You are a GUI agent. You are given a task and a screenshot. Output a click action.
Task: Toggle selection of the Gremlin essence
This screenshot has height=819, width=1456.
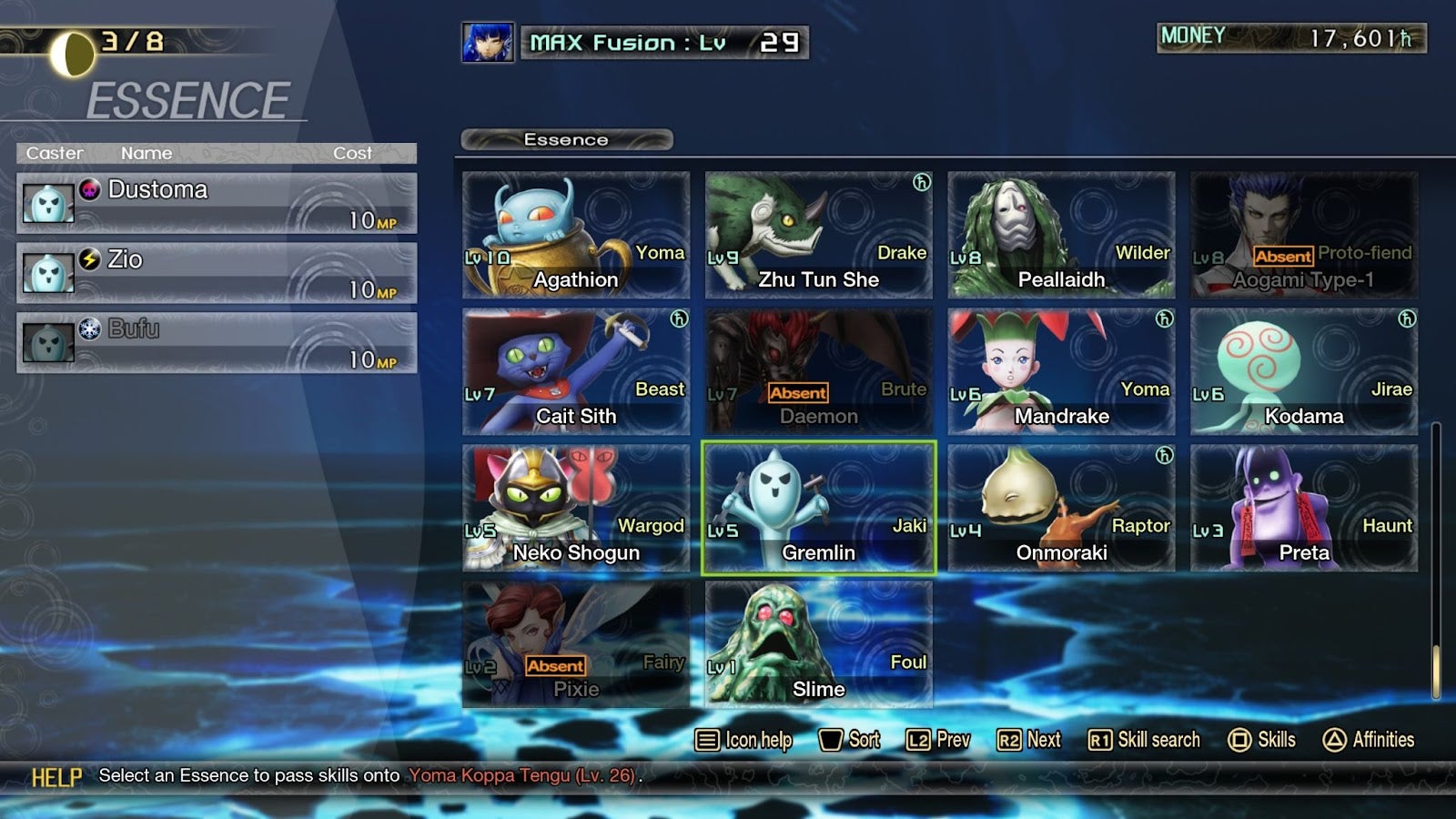point(819,507)
